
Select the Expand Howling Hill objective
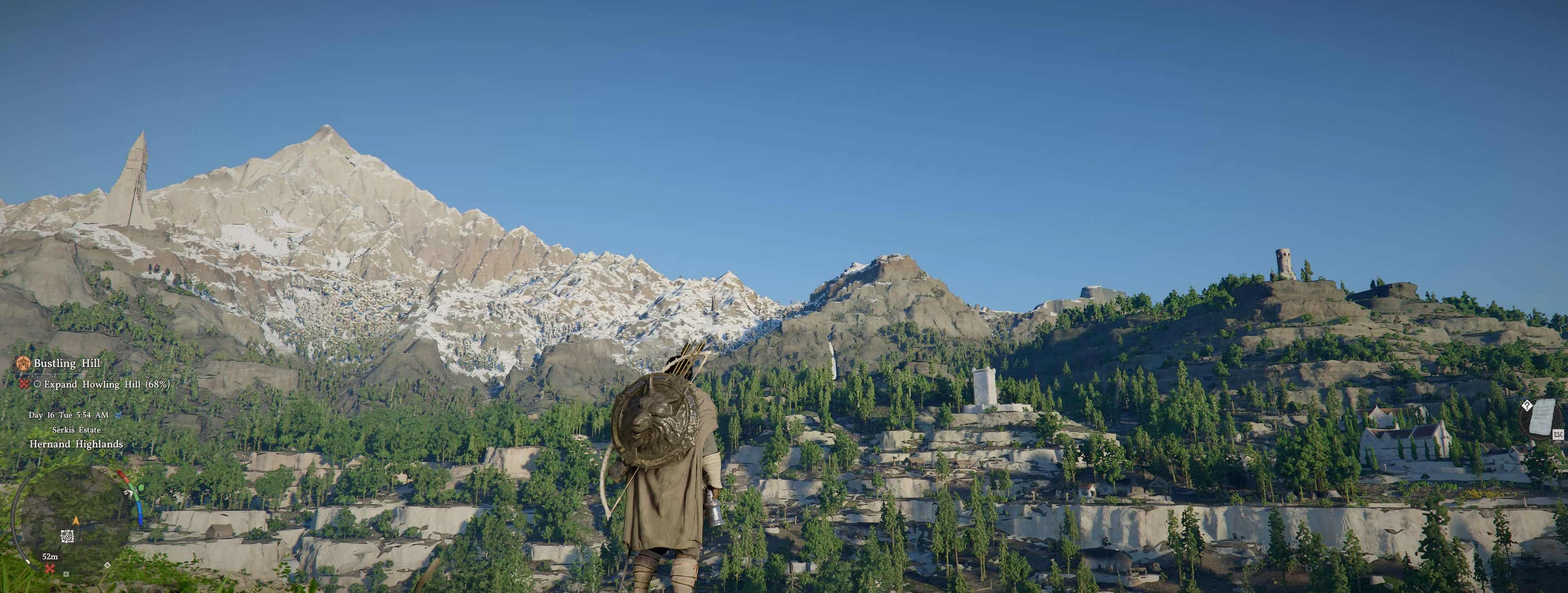click(x=106, y=384)
